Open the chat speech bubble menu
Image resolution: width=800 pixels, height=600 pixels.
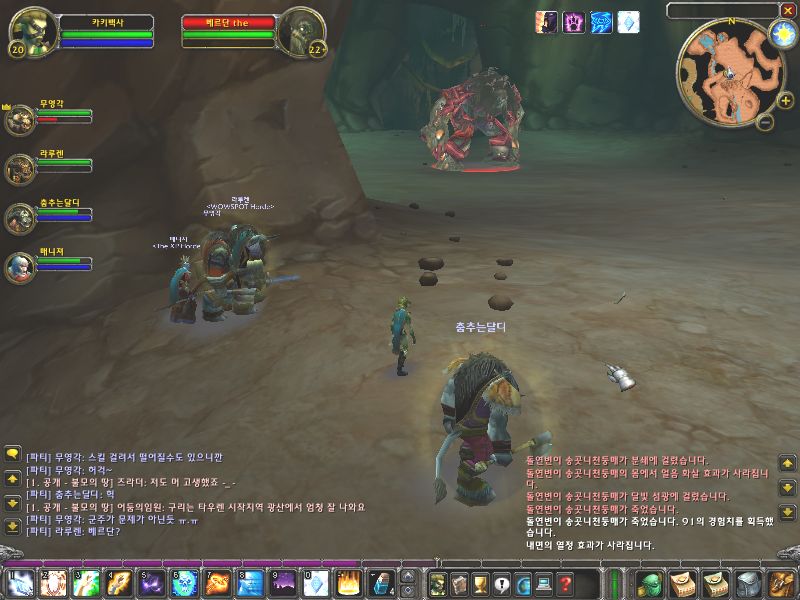[12, 453]
